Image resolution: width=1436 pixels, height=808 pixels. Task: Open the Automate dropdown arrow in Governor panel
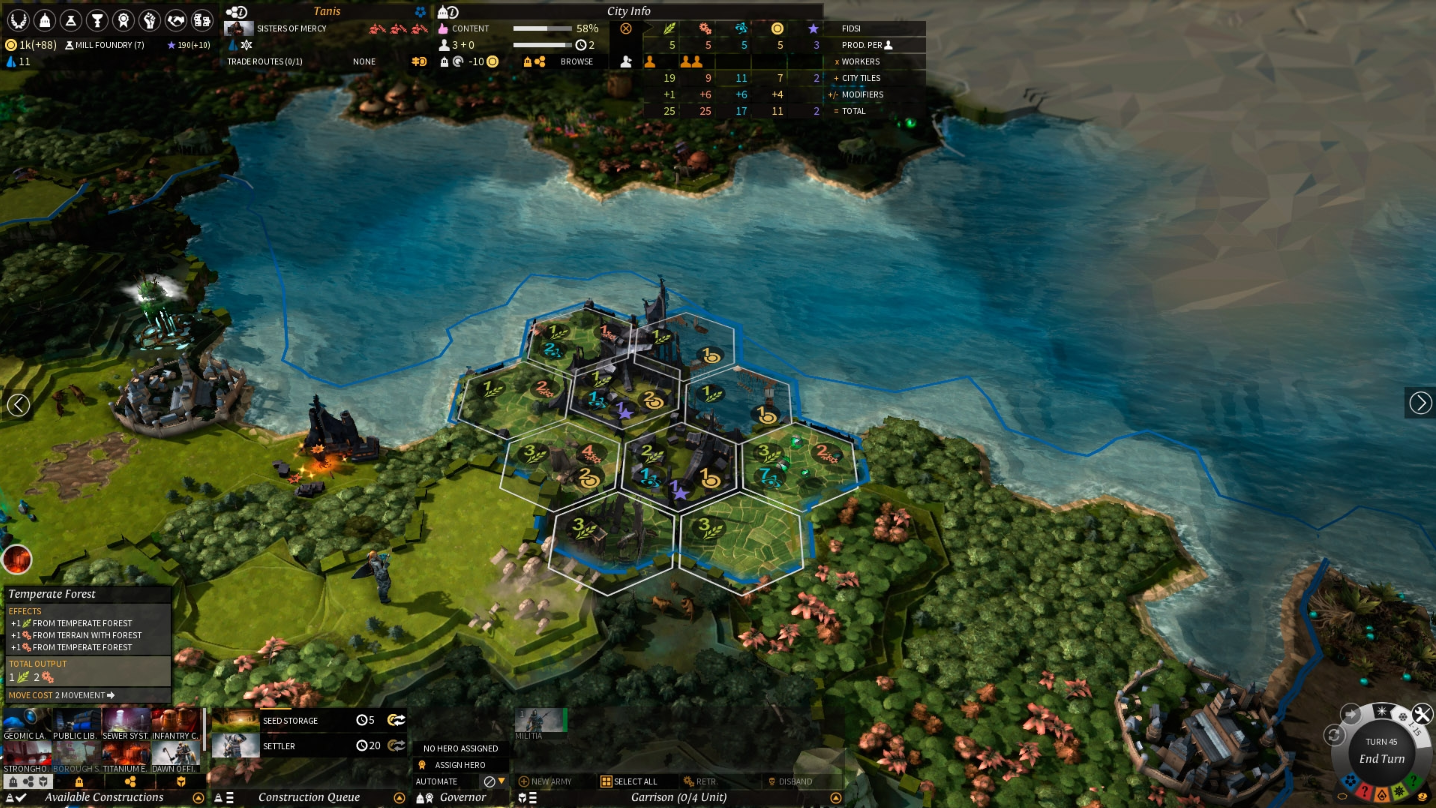coord(502,781)
